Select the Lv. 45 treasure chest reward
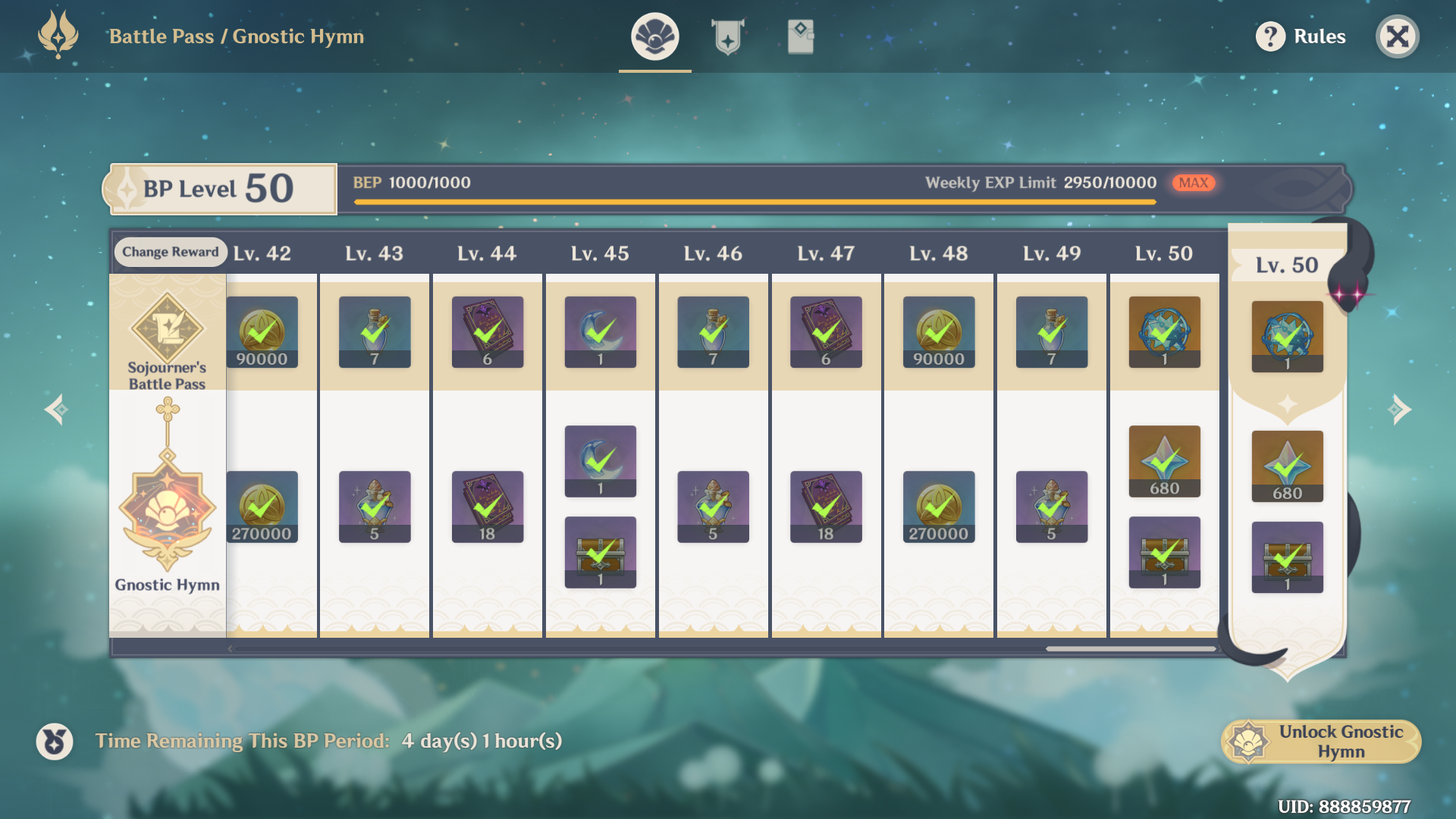This screenshot has height=819, width=1456. click(600, 552)
